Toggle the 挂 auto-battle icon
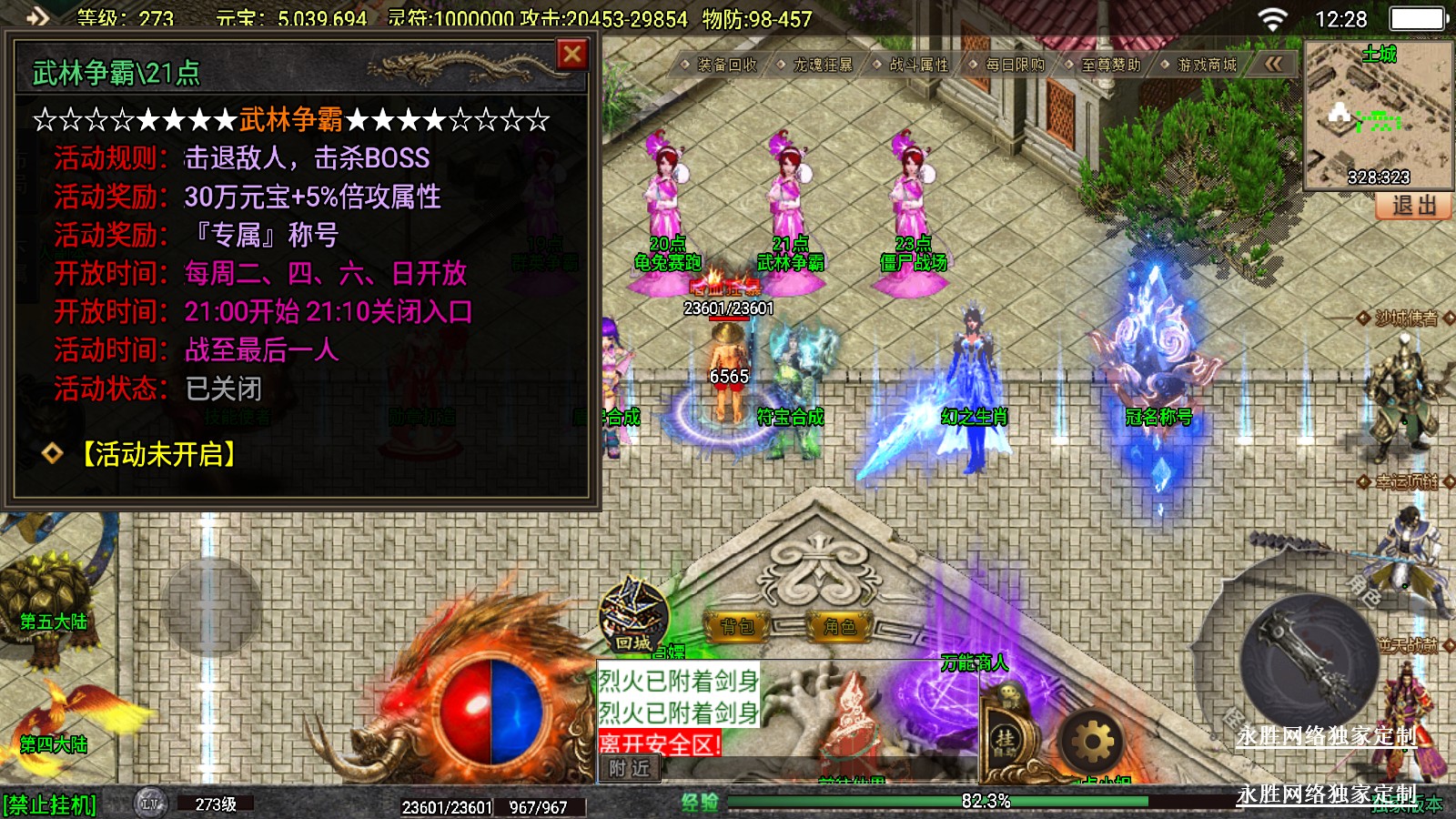This screenshot has height=819, width=1456. tap(1005, 741)
